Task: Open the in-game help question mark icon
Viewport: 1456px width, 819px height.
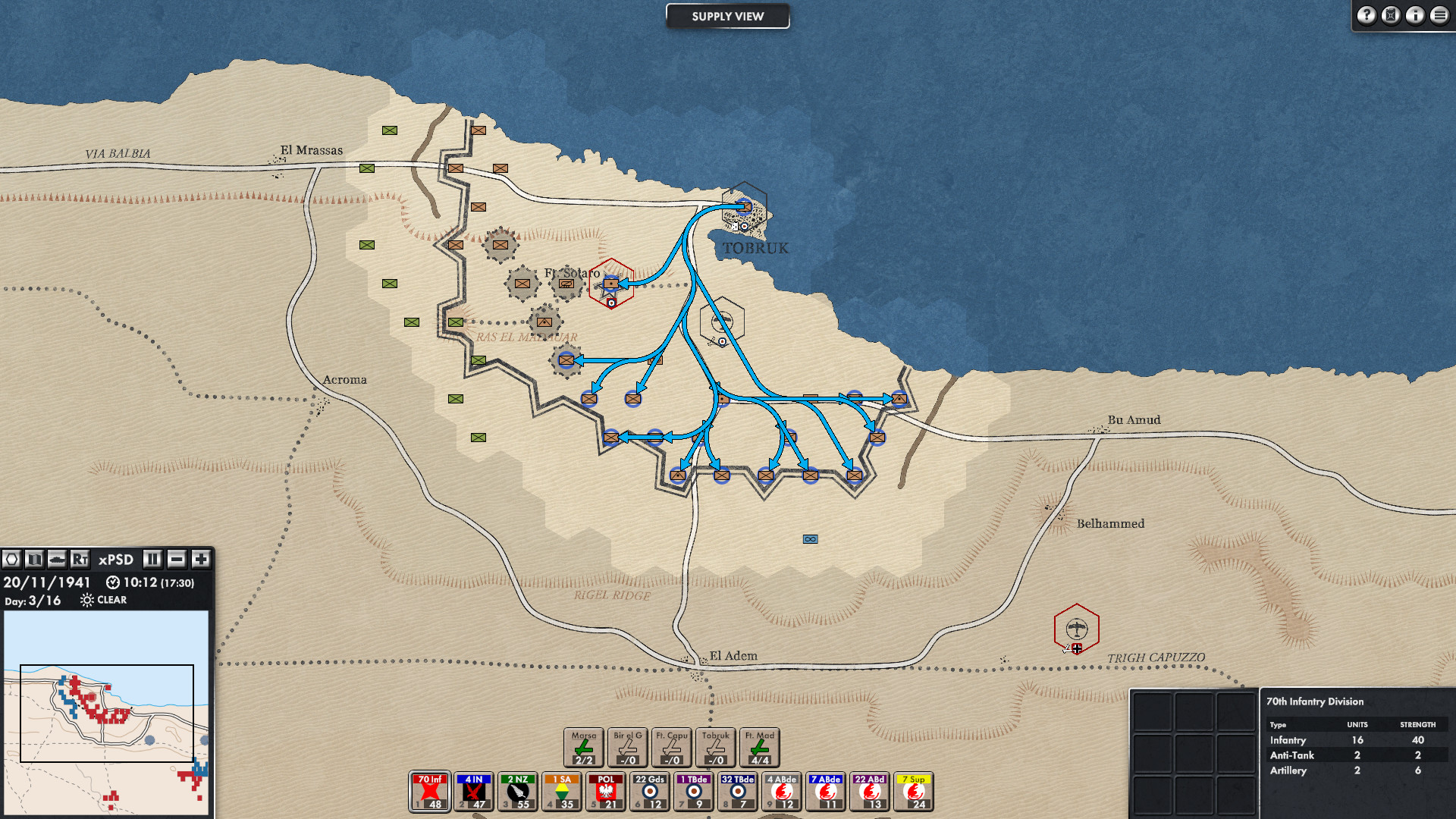Action: tap(1366, 15)
